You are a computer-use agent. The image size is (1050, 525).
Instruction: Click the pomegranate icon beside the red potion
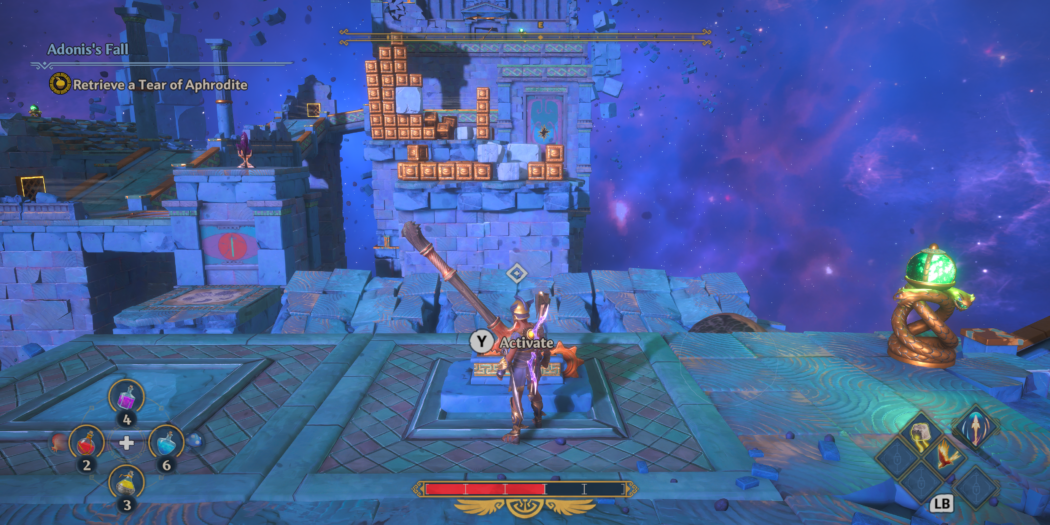(56, 441)
